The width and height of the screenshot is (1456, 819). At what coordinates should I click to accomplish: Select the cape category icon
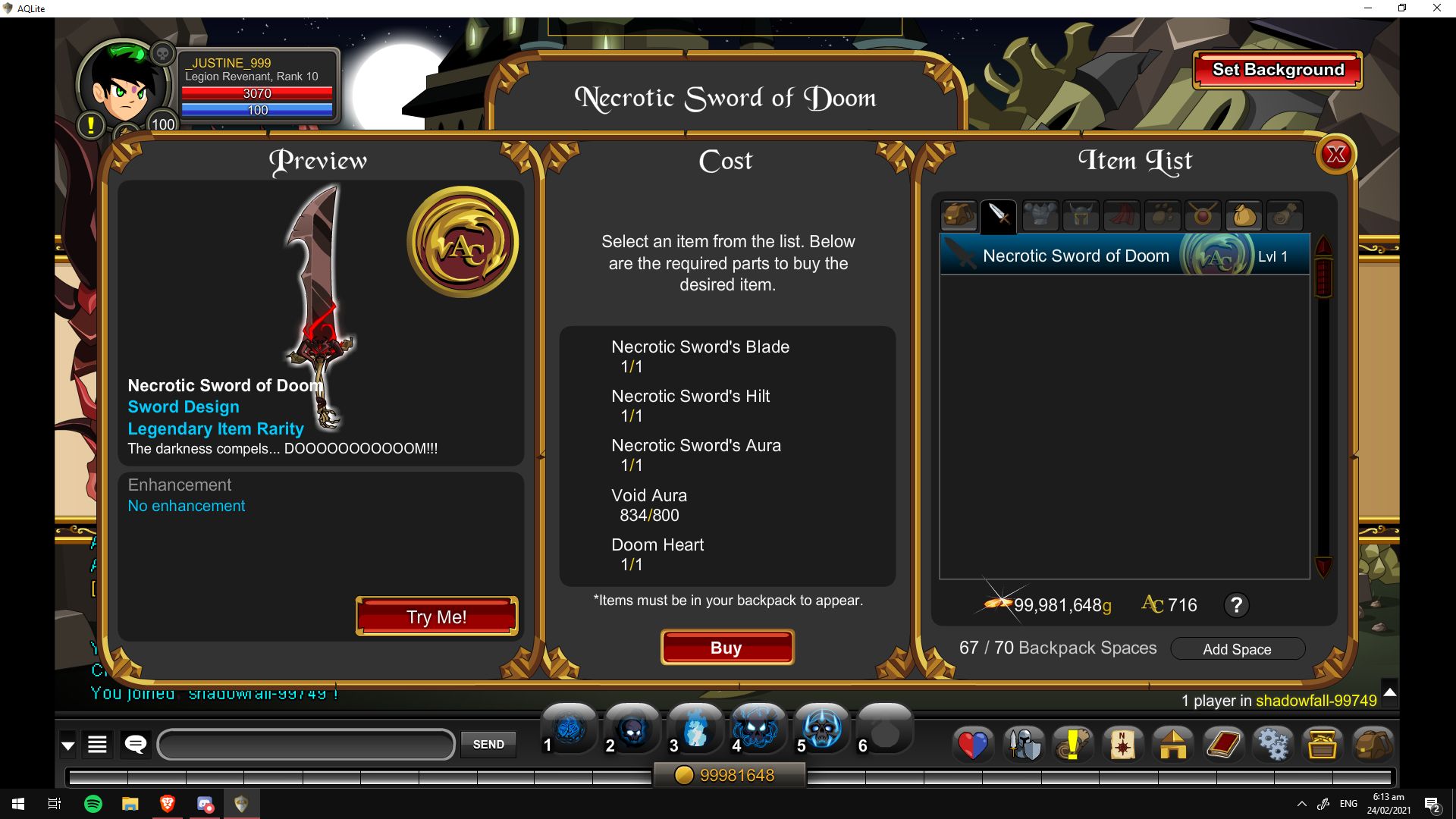click(x=1122, y=216)
